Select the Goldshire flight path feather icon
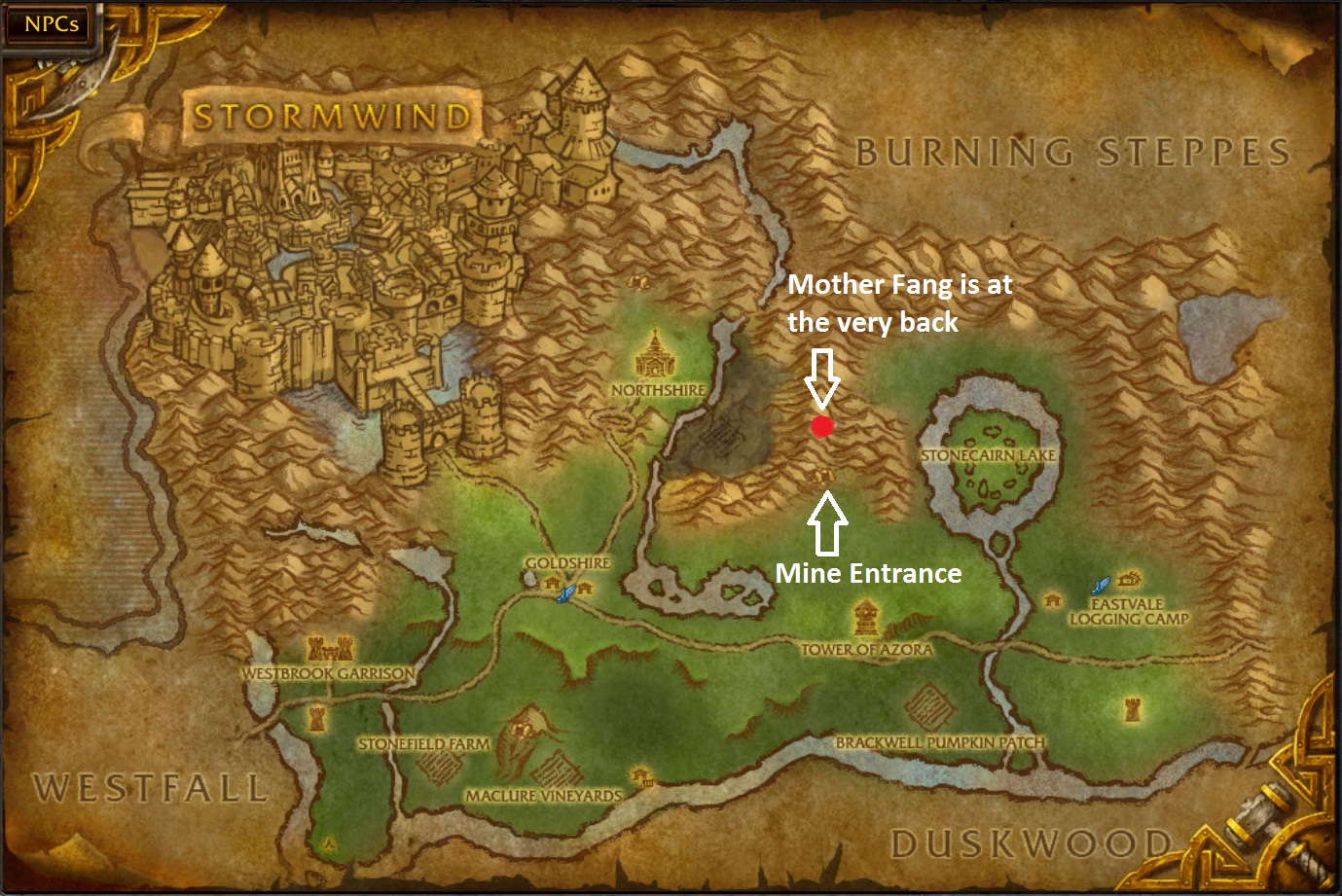This screenshot has height=896, width=1342. (564, 593)
